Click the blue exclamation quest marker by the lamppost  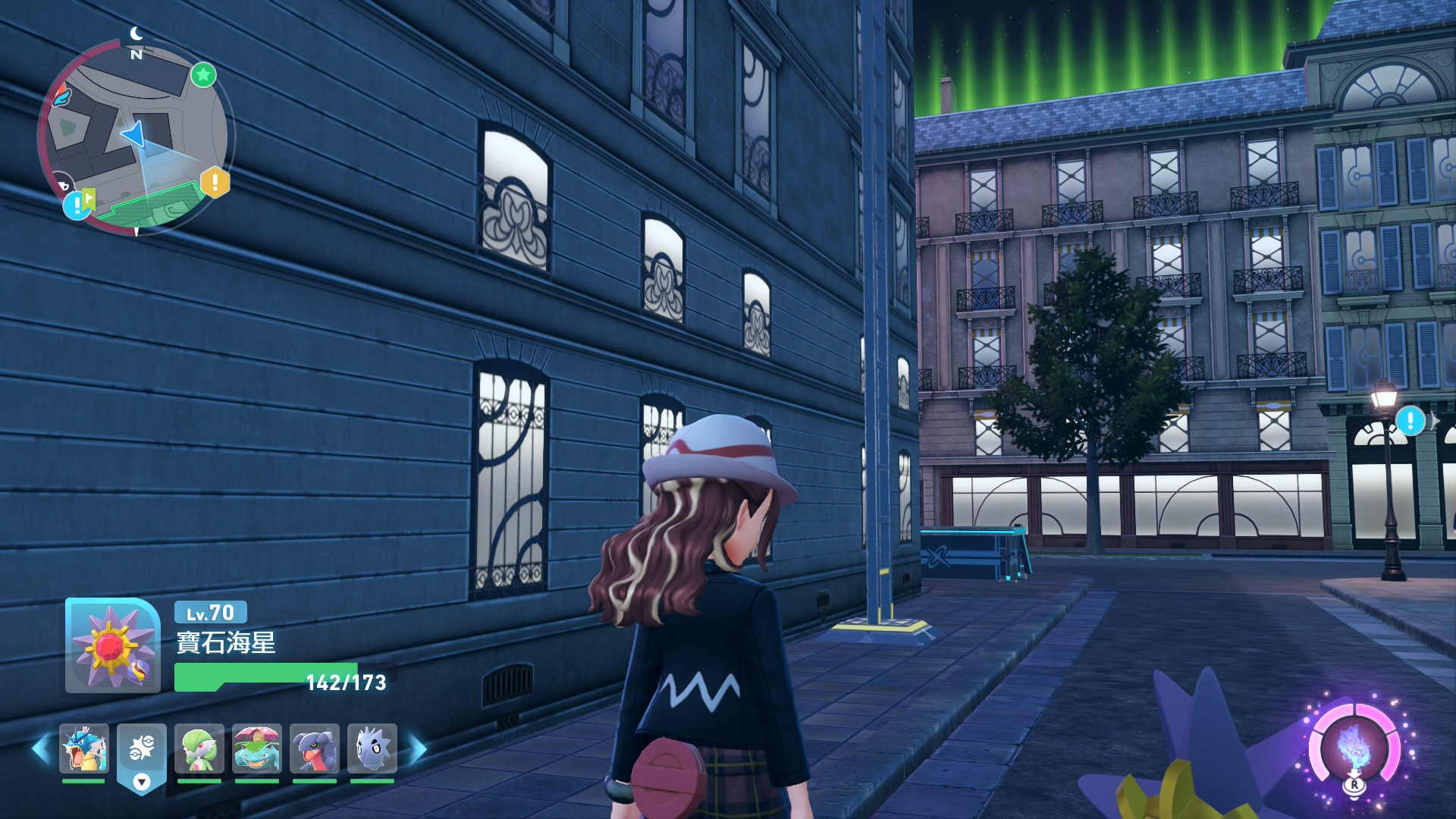pos(1410,420)
